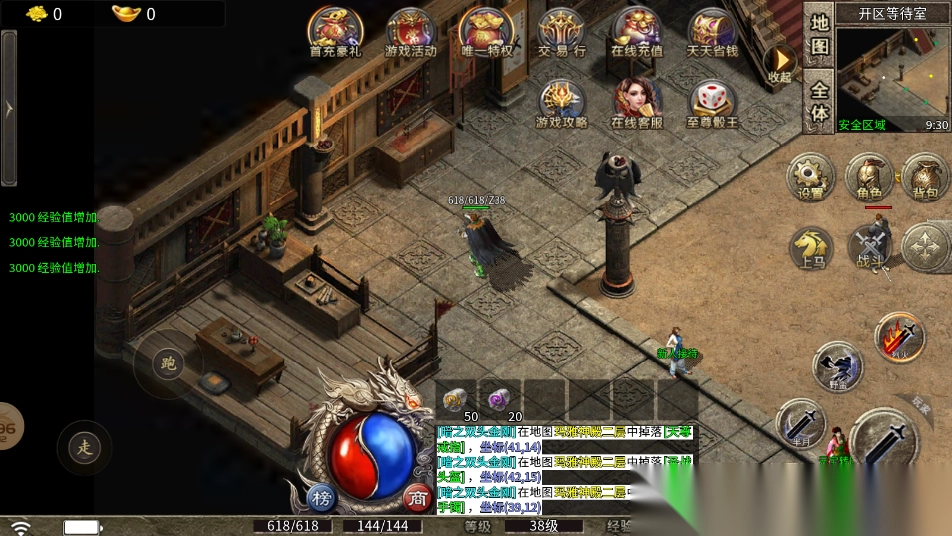The width and height of the screenshot is (952, 536).
Task: Open the 唯一特权 privilege icon
Action: click(486, 31)
